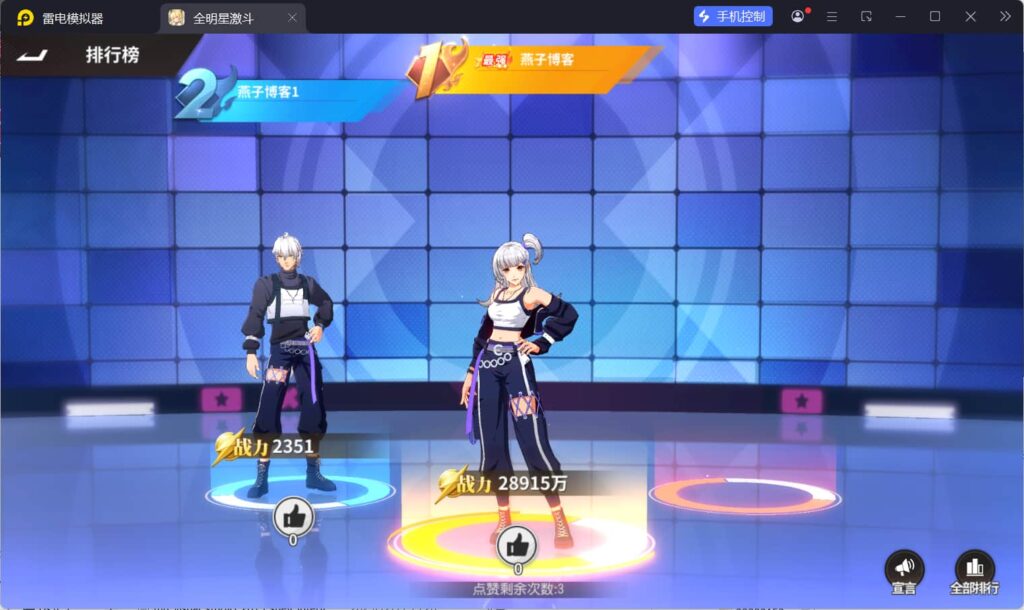Give a thumbs-up to second-place 燕子博客1
The width and height of the screenshot is (1024, 610).
pyautogui.click(x=294, y=516)
